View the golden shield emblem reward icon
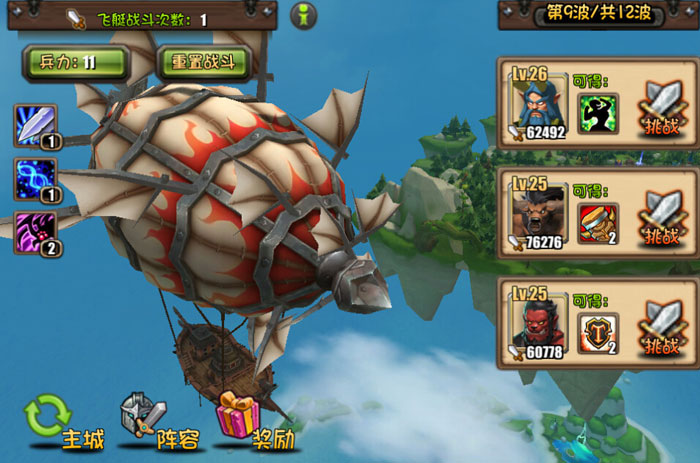Image resolution: width=700 pixels, height=463 pixels. 598,333
